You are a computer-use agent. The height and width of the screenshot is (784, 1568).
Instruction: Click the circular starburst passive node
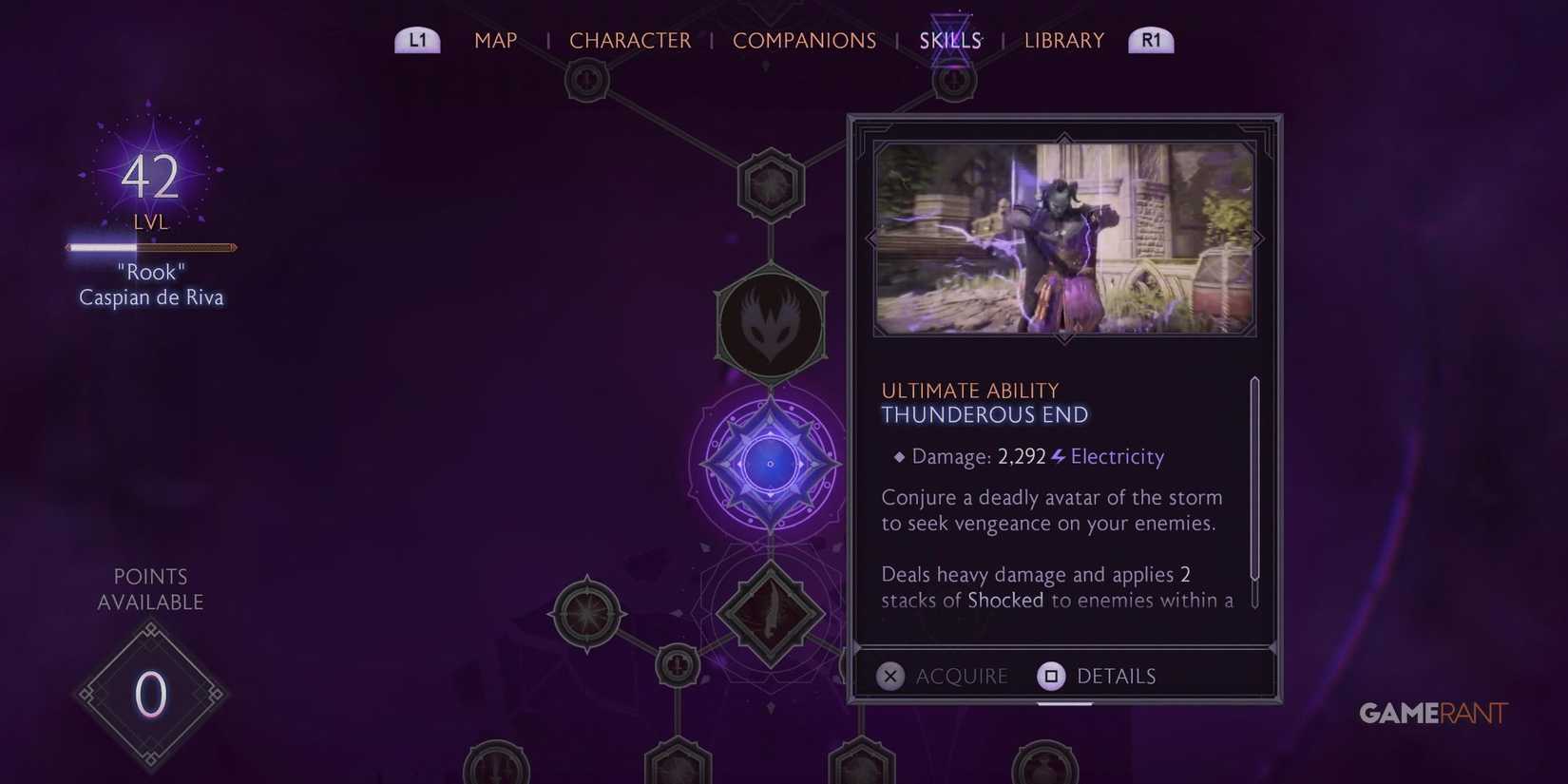586,613
